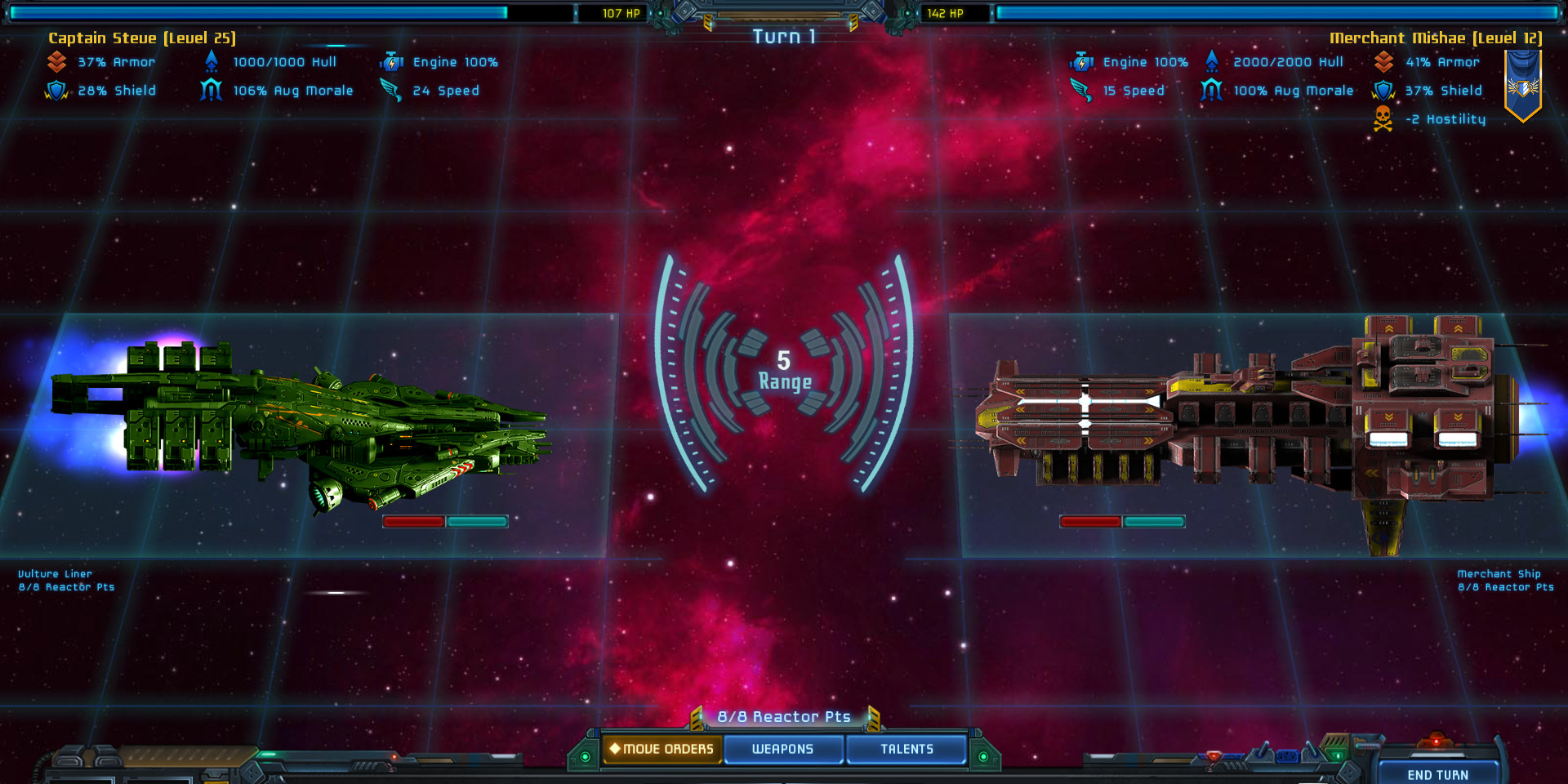Inspect the Engine 100% icon on the left
Screen dimensions: 1568x784
tap(393, 60)
